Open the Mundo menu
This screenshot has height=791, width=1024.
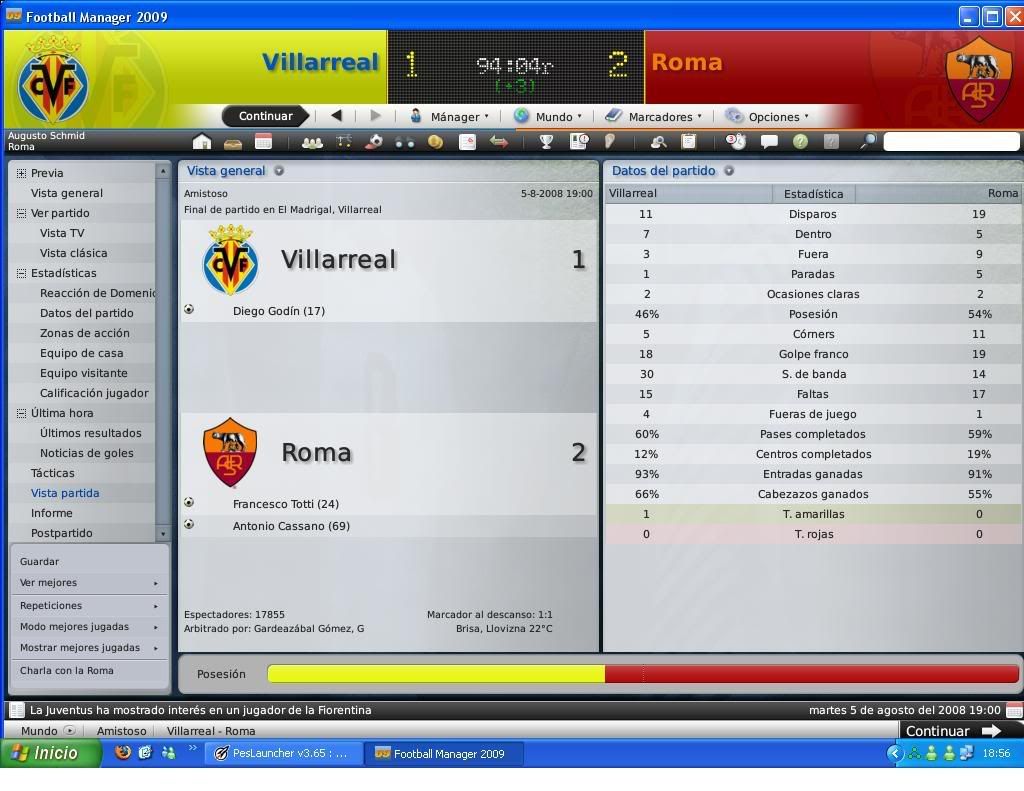[x=550, y=117]
